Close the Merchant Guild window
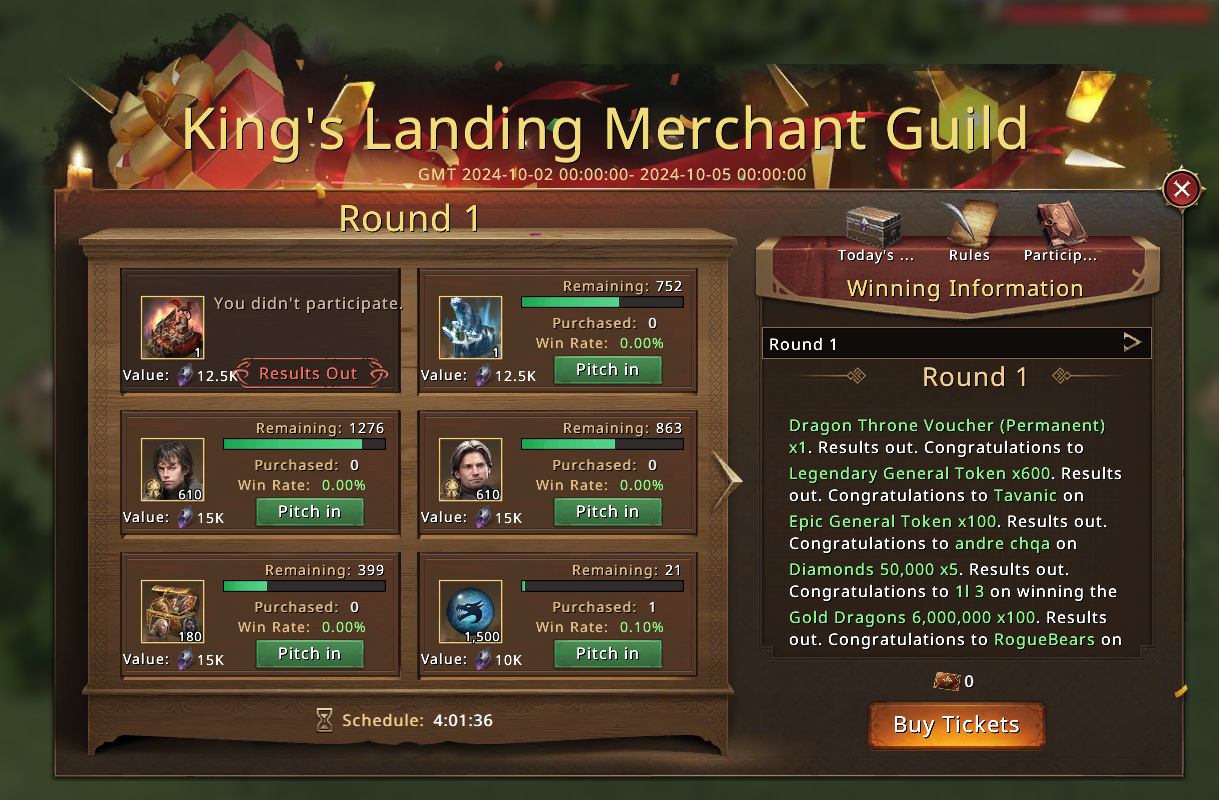Image resolution: width=1219 pixels, height=800 pixels. (x=1182, y=189)
